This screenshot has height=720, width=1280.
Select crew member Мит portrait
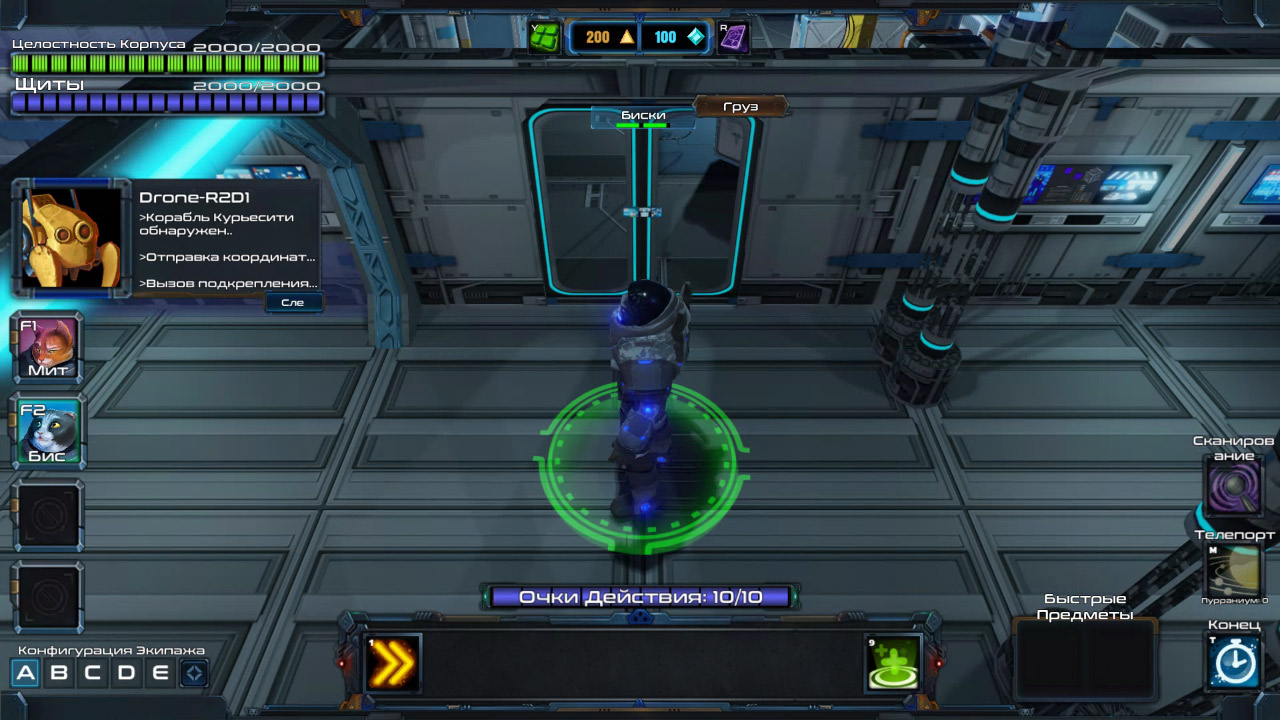point(48,349)
